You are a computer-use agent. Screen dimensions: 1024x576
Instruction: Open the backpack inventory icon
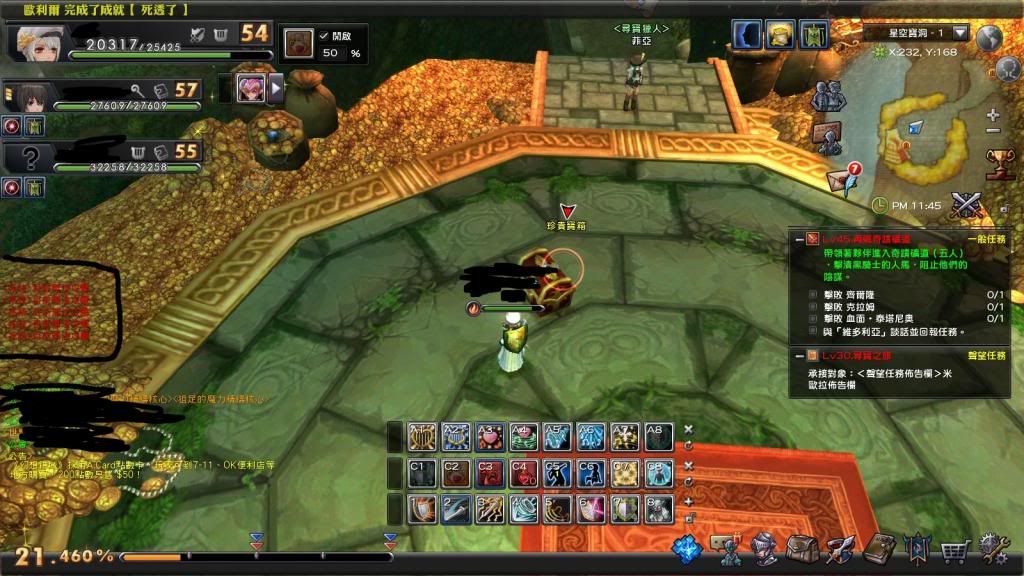coord(801,547)
